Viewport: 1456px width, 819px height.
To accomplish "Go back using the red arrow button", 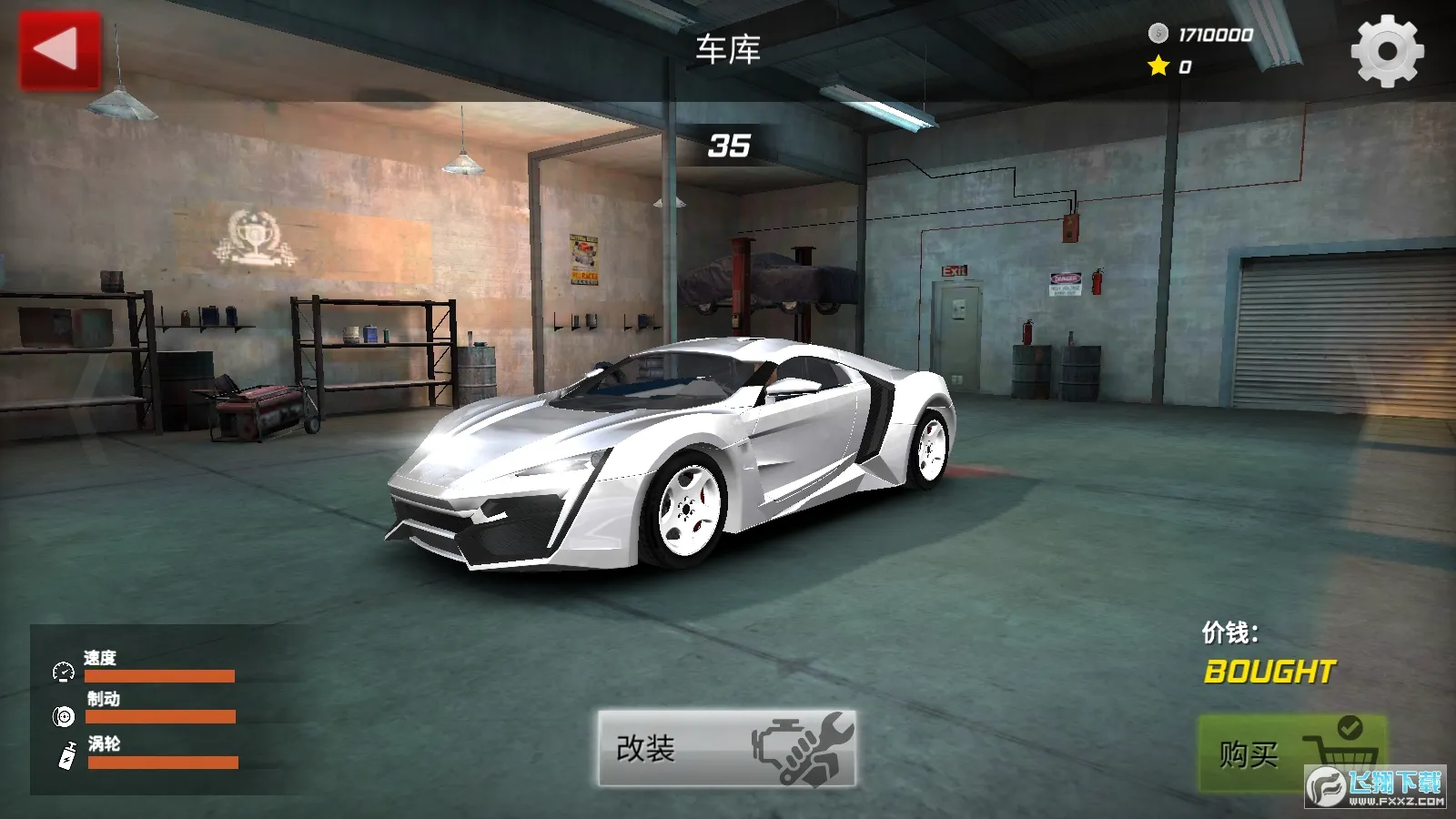I will [60, 50].
